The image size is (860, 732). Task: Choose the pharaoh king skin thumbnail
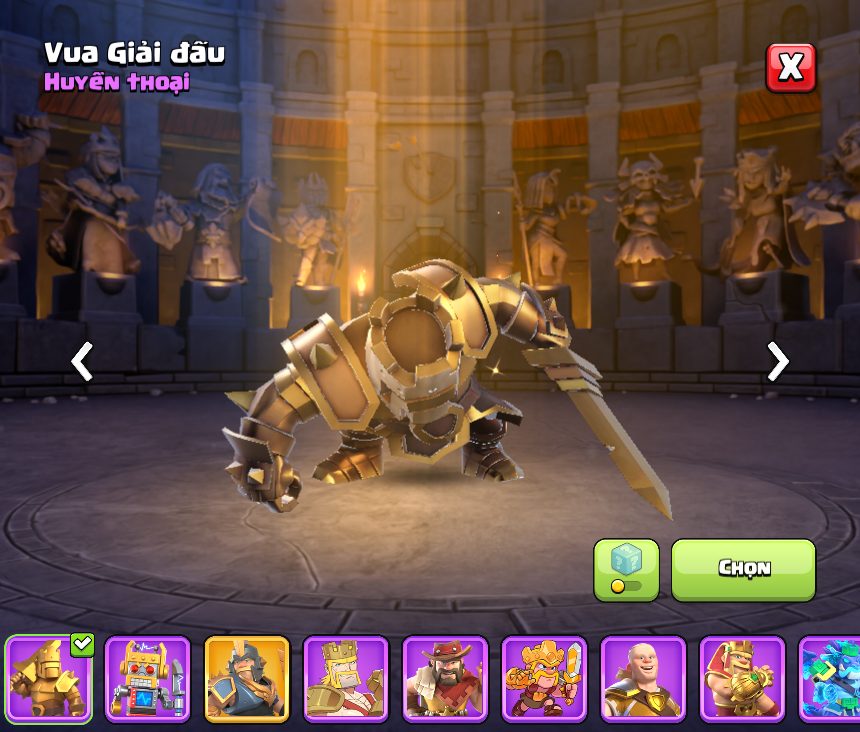[742, 678]
